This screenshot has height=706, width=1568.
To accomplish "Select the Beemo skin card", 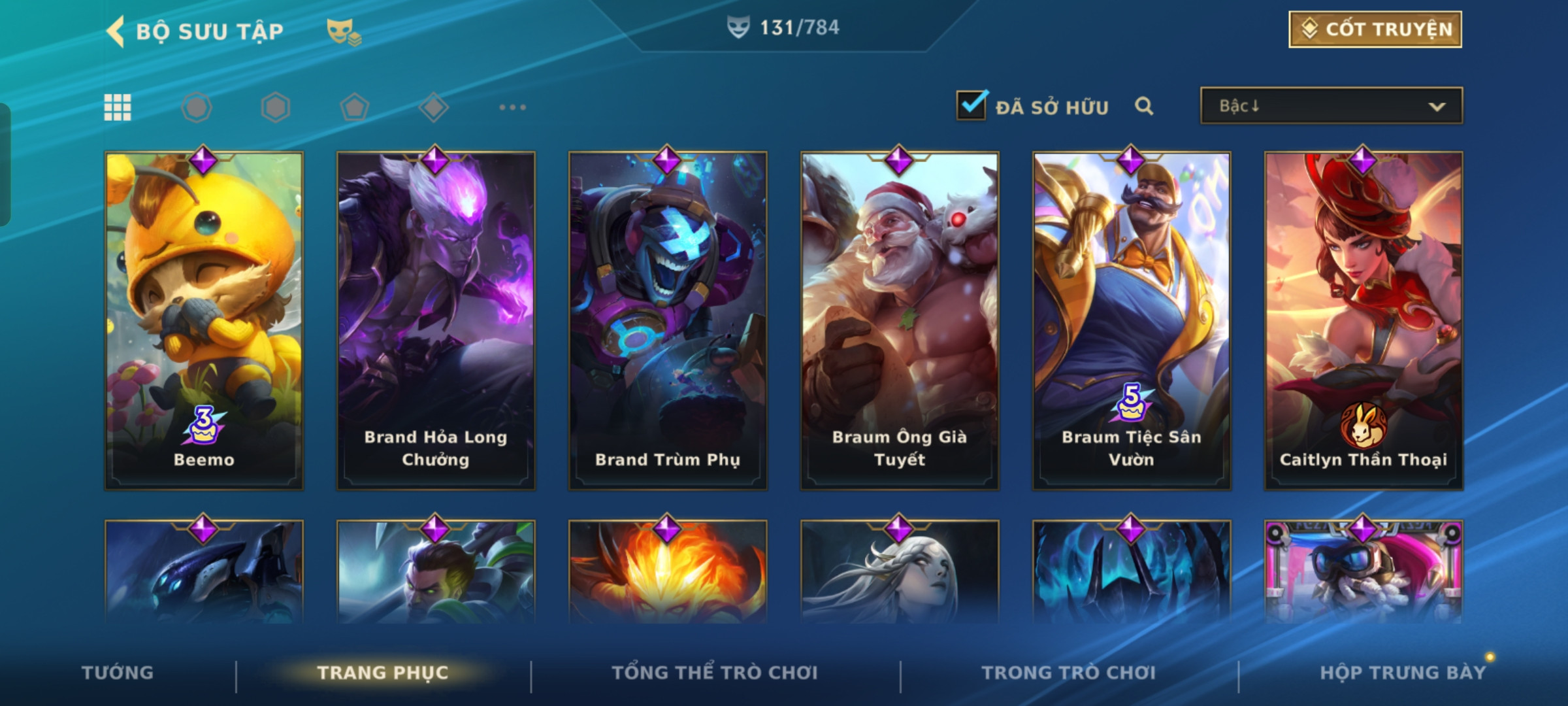I will (204, 320).
